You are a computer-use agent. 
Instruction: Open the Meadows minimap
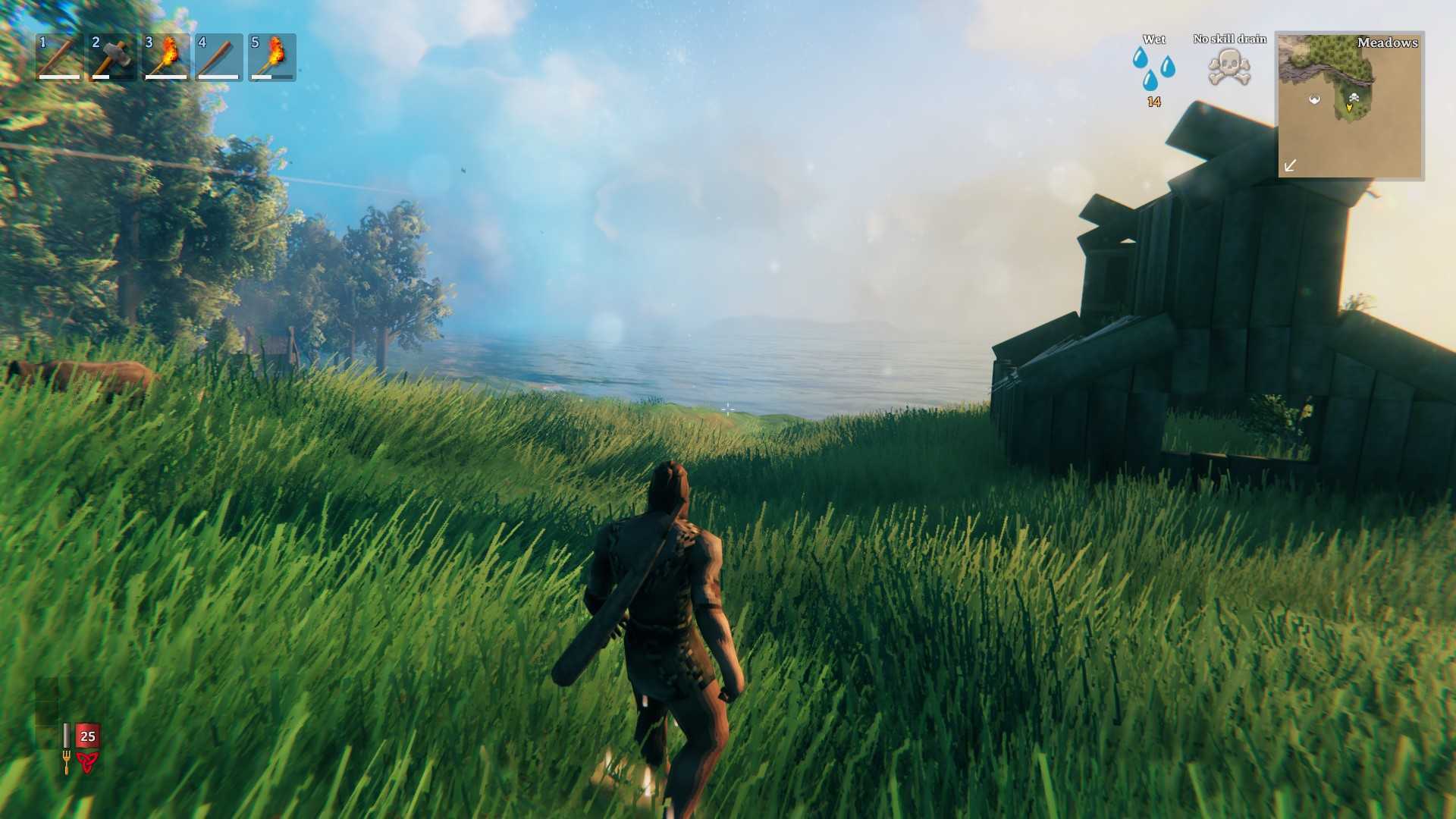click(x=1350, y=105)
